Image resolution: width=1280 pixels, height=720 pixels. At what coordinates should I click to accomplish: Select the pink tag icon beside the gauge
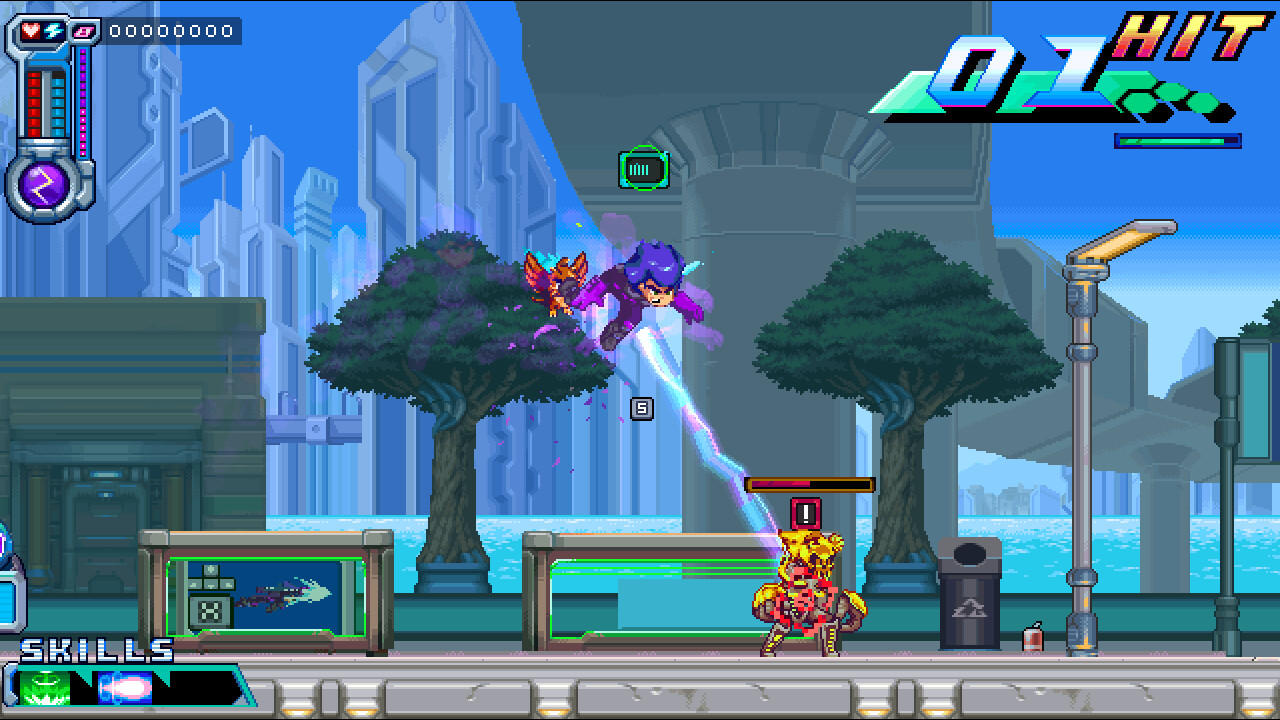[x=84, y=30]
